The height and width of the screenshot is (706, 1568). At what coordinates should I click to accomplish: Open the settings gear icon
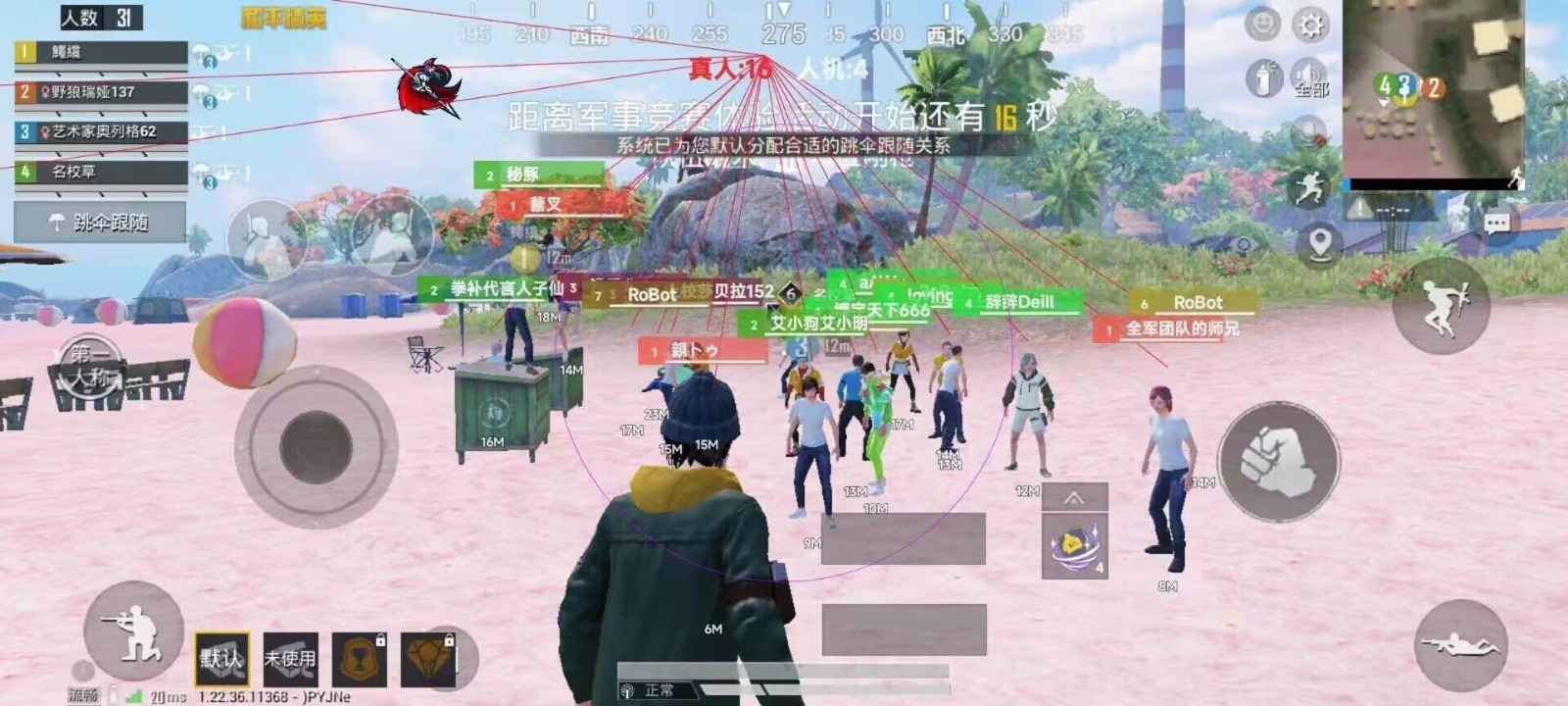point(1308,25)
